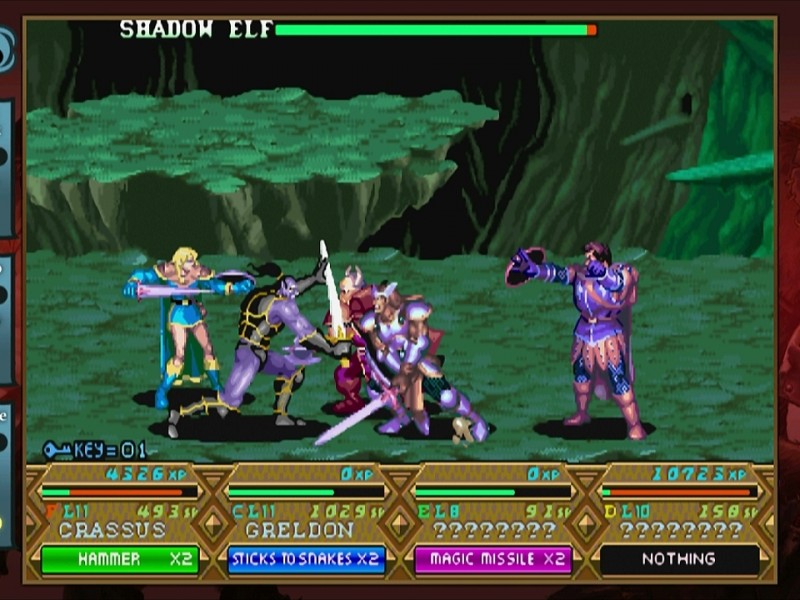Screen dimensions: 800x600
Task: Select the green Hammer item slot
Action: coord(120,559)
